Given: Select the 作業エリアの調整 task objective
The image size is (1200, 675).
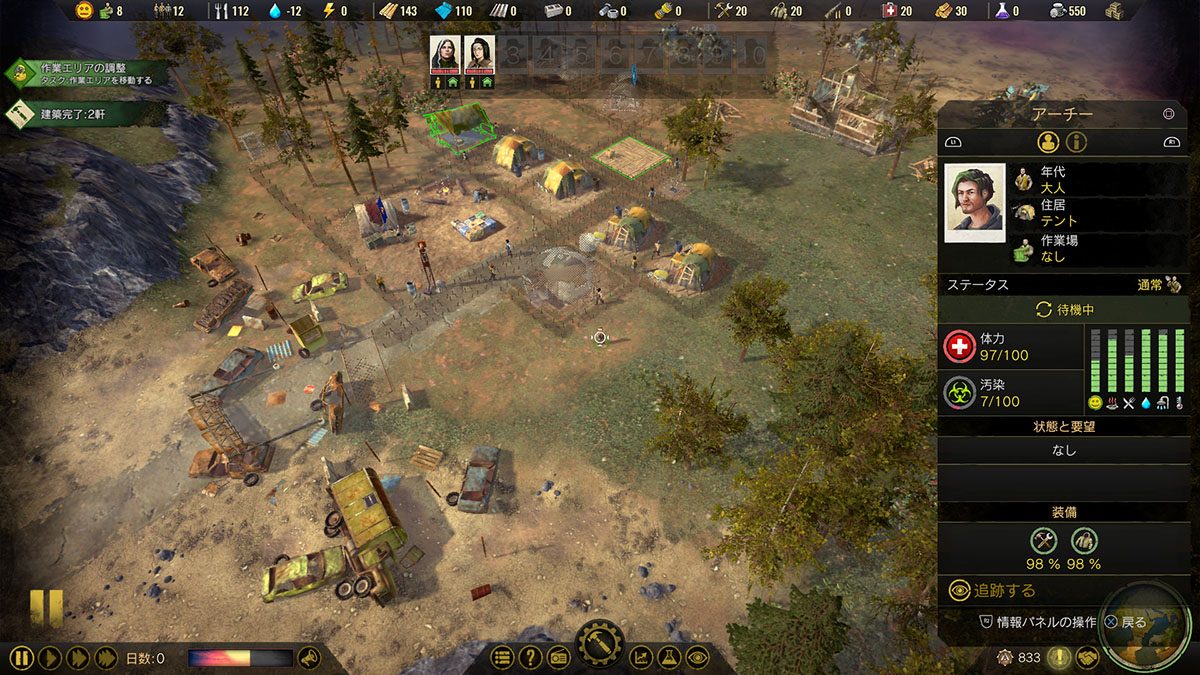Looking at the screenshot, I should coord(85,73).
